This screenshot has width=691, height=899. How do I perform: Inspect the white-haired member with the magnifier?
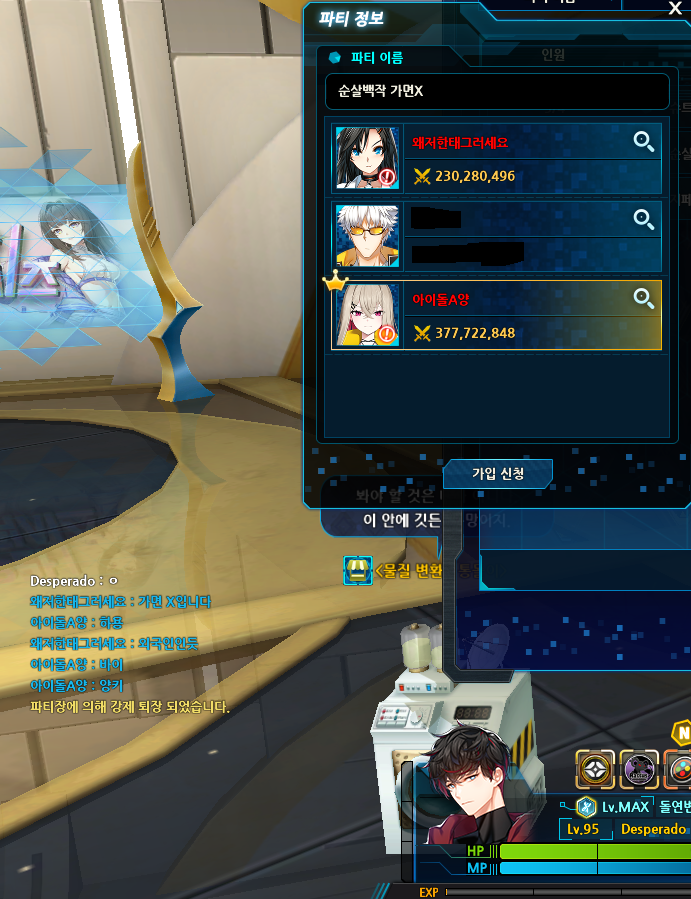[x=644, y=219]
